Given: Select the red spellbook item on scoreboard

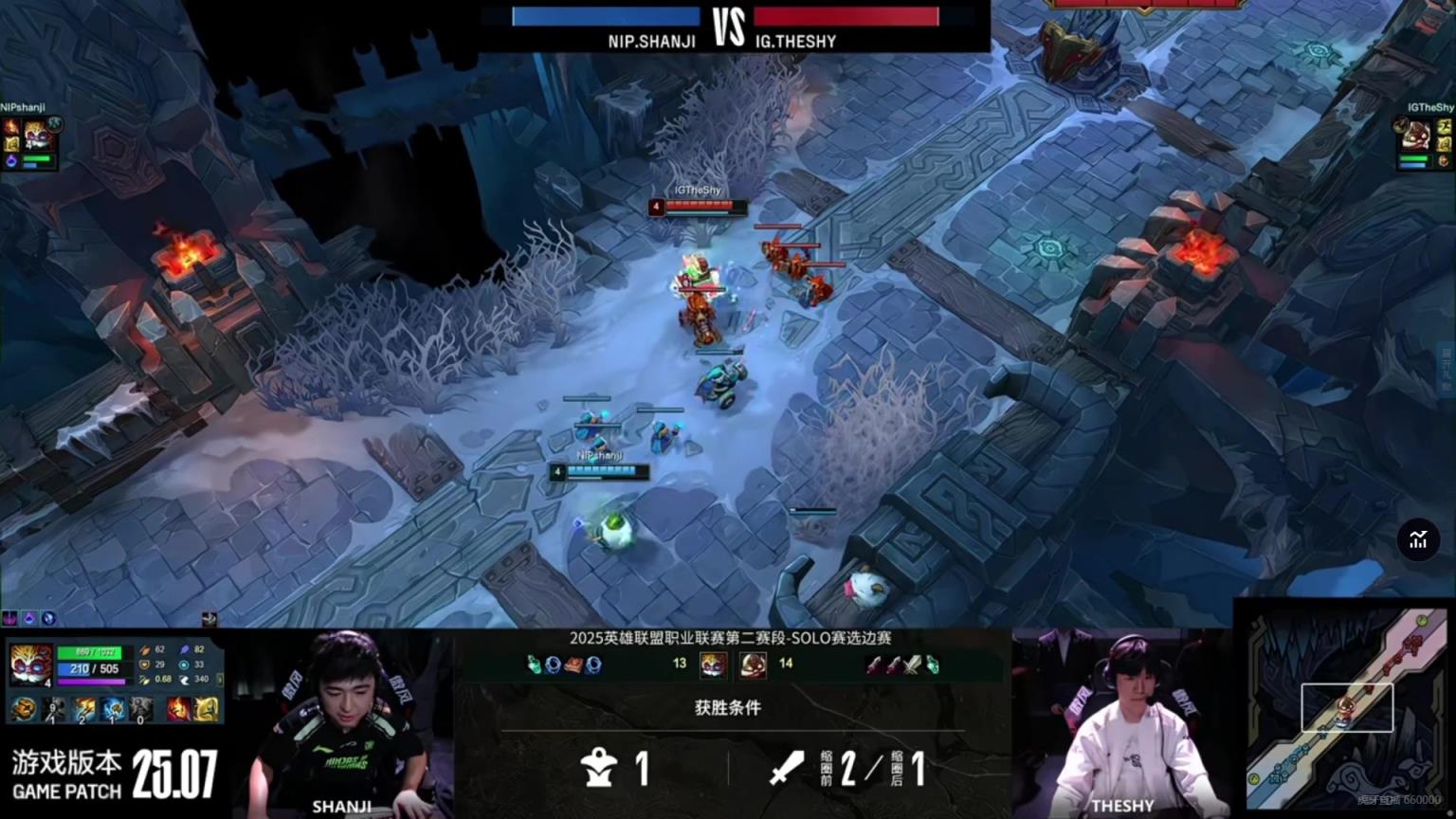Looking at the screenshot, I should (x=573, y=665).
